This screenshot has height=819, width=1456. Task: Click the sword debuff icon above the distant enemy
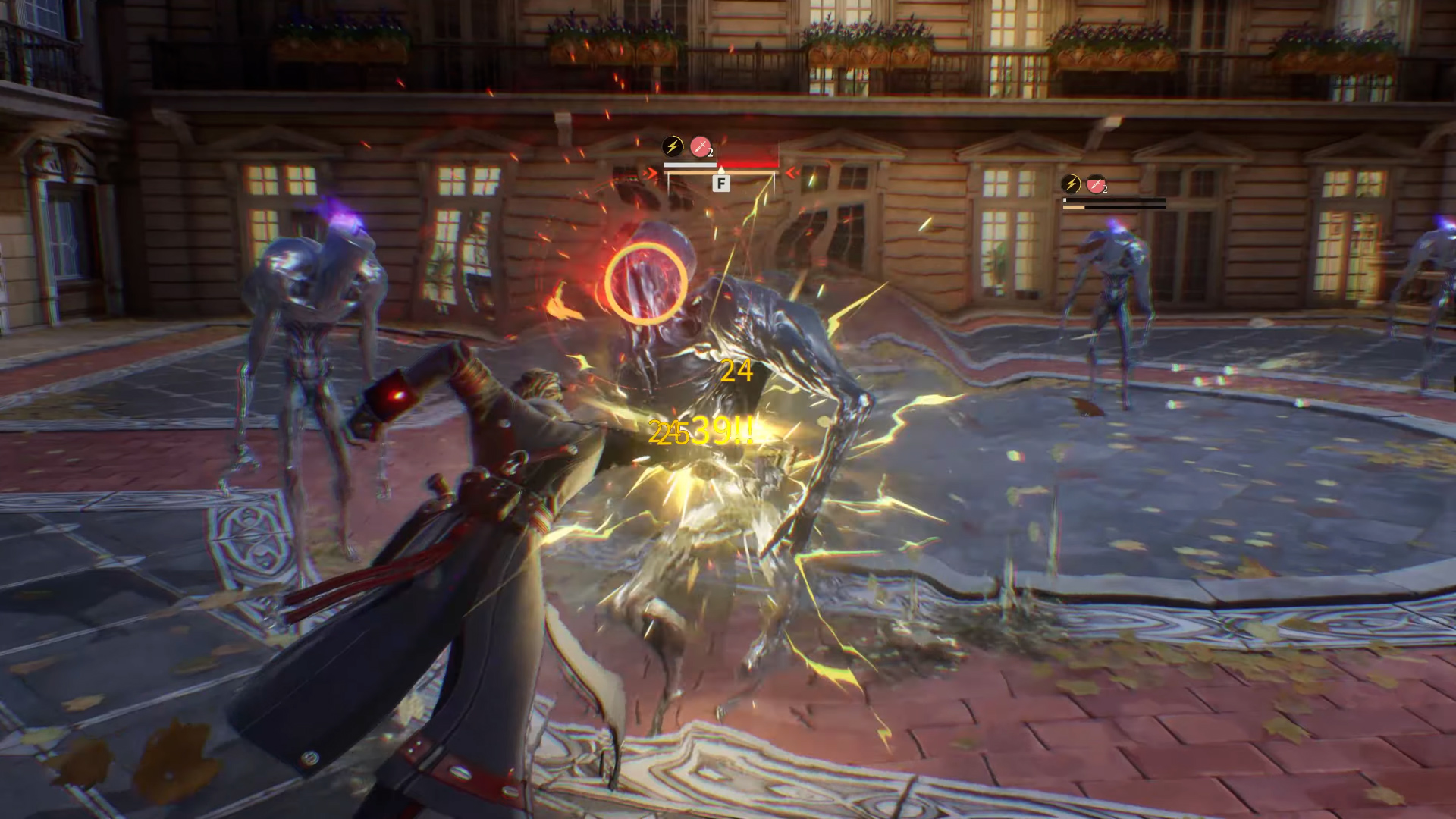coord(1096,184)
